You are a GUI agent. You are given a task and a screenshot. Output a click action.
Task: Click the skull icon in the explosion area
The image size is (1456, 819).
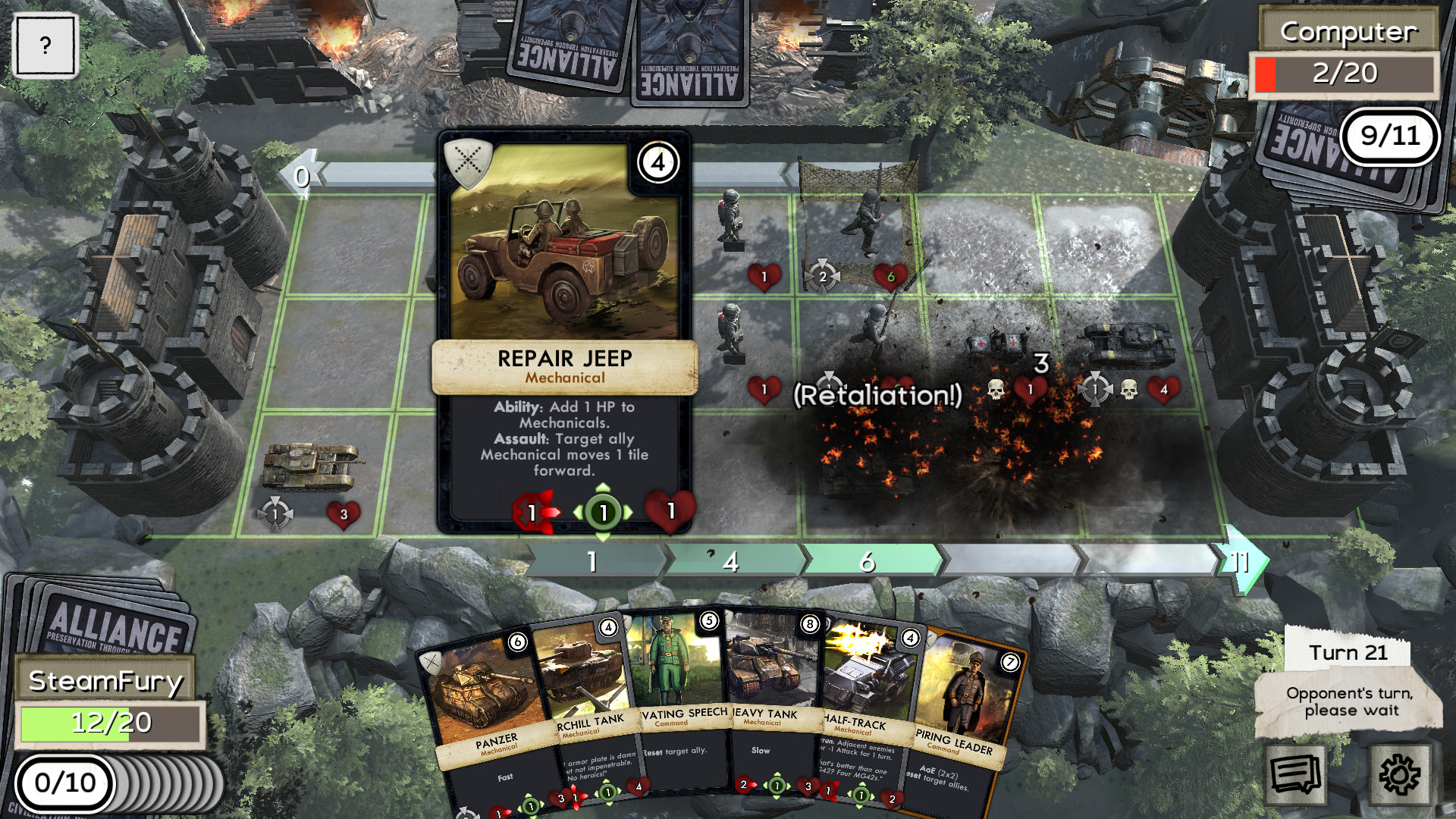point(996,388)
